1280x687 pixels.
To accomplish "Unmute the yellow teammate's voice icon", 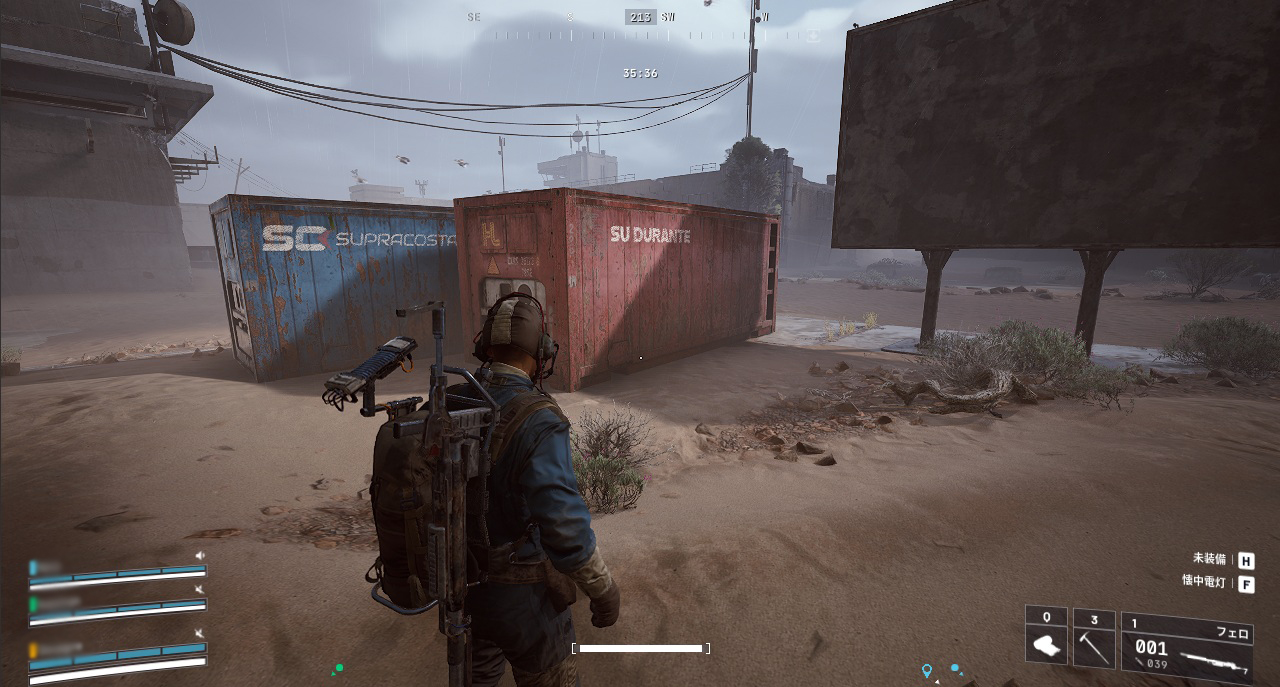I will (x=200, y=634).
